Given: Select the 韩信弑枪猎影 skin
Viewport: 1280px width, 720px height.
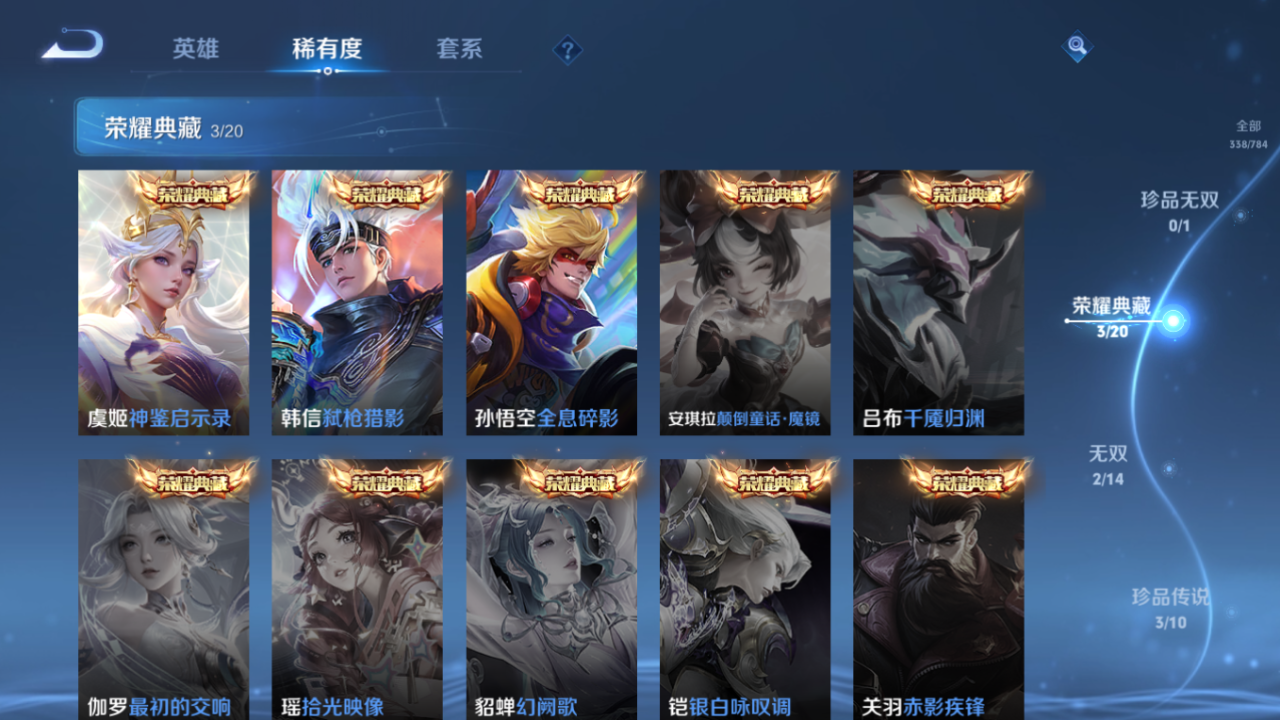Looking at the screenshot, I should pos(358,300).
